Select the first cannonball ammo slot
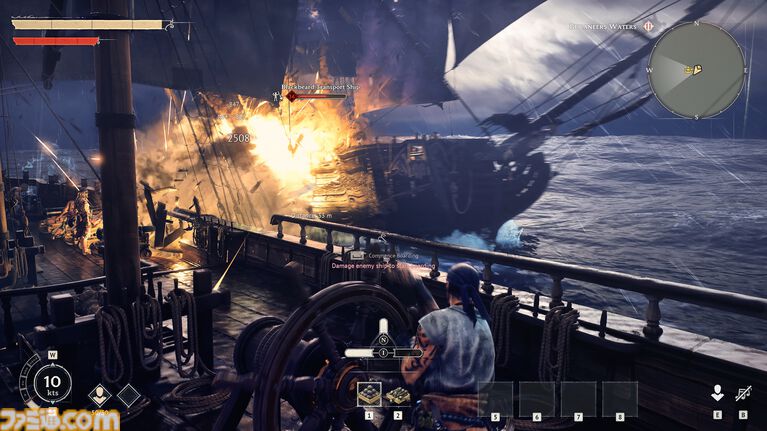This screenshot has height=431, width=767. click(369, 395)
